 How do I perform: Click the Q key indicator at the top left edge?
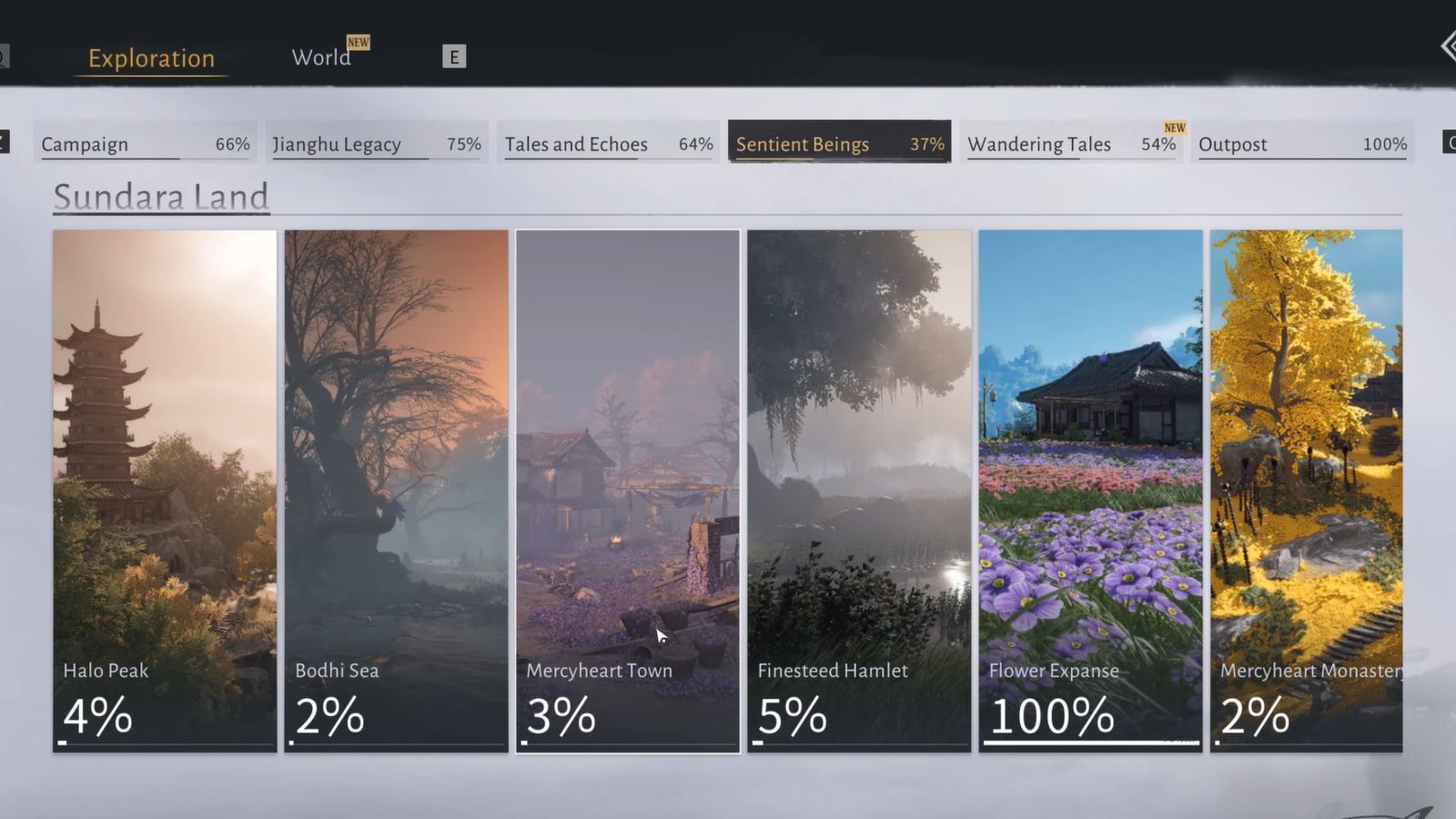click(4, 56)
